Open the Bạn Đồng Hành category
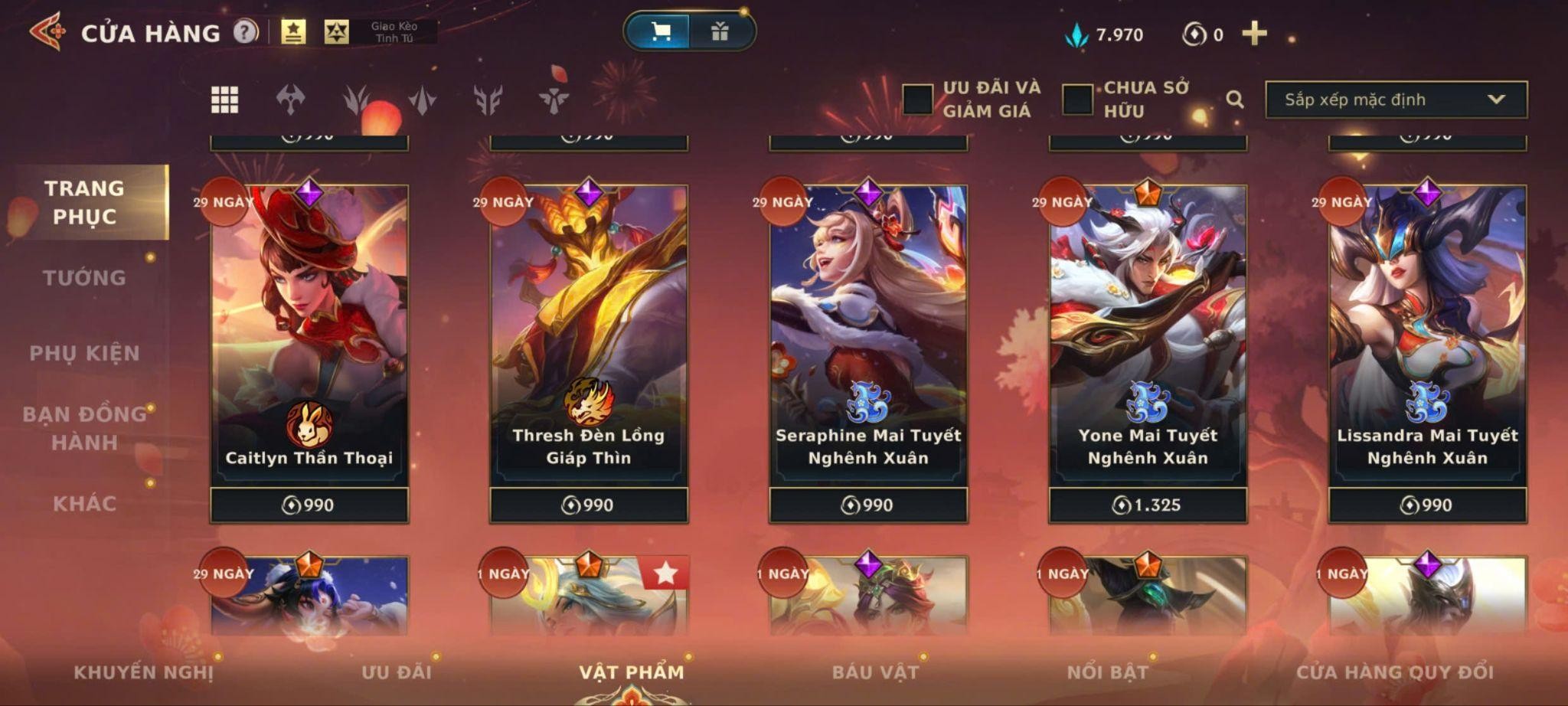 (x=84, y=428)
